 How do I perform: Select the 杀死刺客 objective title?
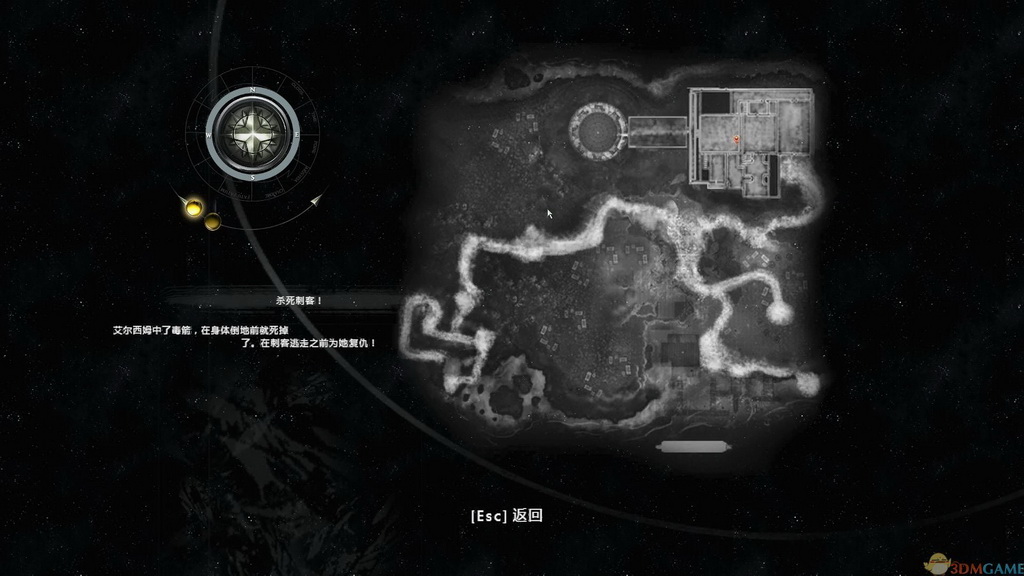(286, 300)
